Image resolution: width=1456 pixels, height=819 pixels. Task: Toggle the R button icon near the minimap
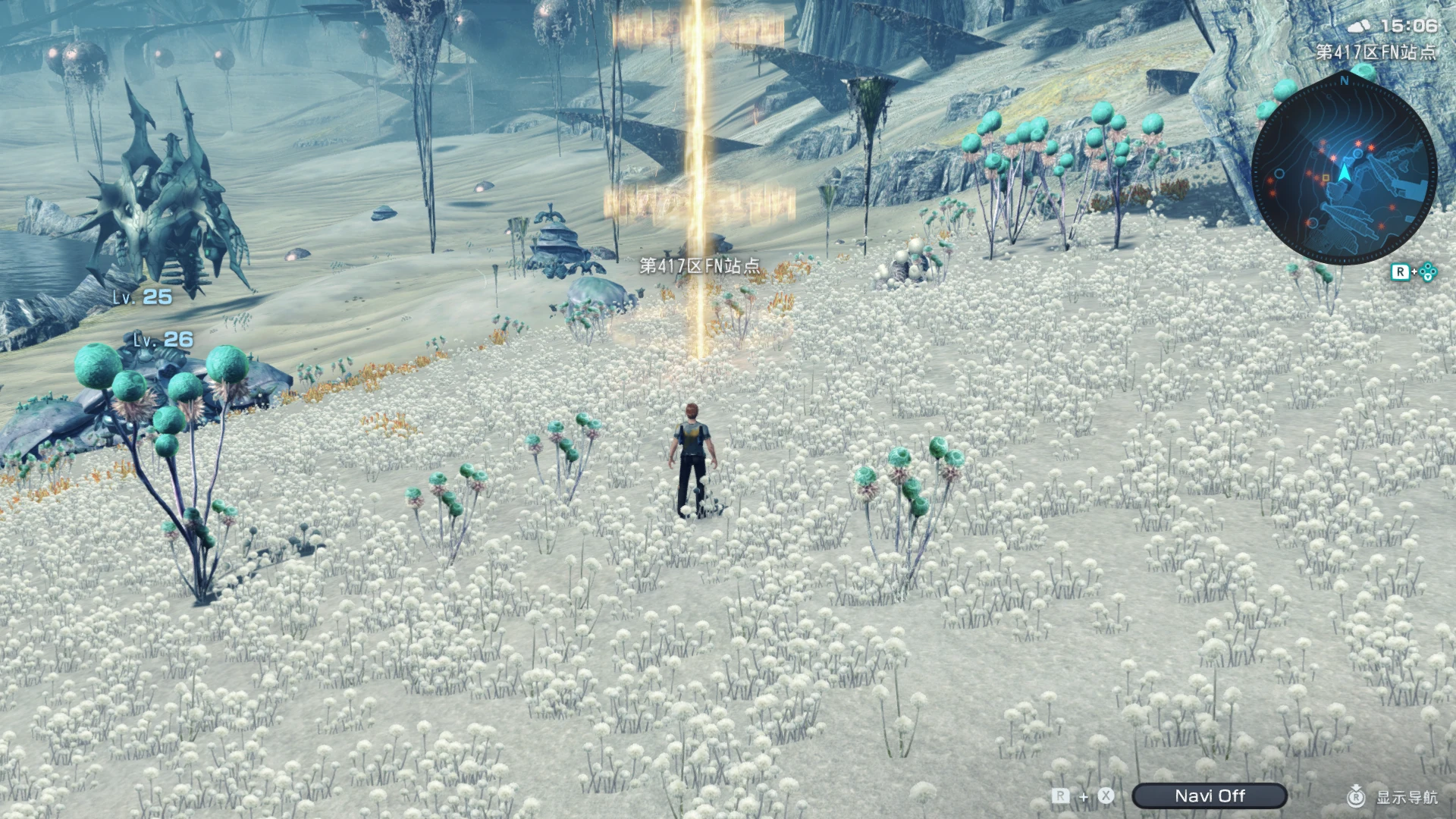(1401, 270)
